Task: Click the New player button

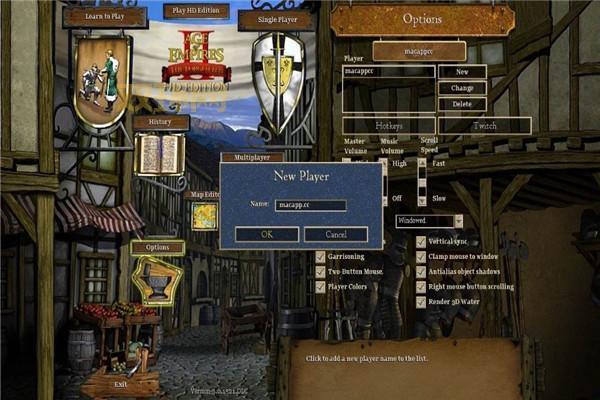Action: tap(462, 72)
